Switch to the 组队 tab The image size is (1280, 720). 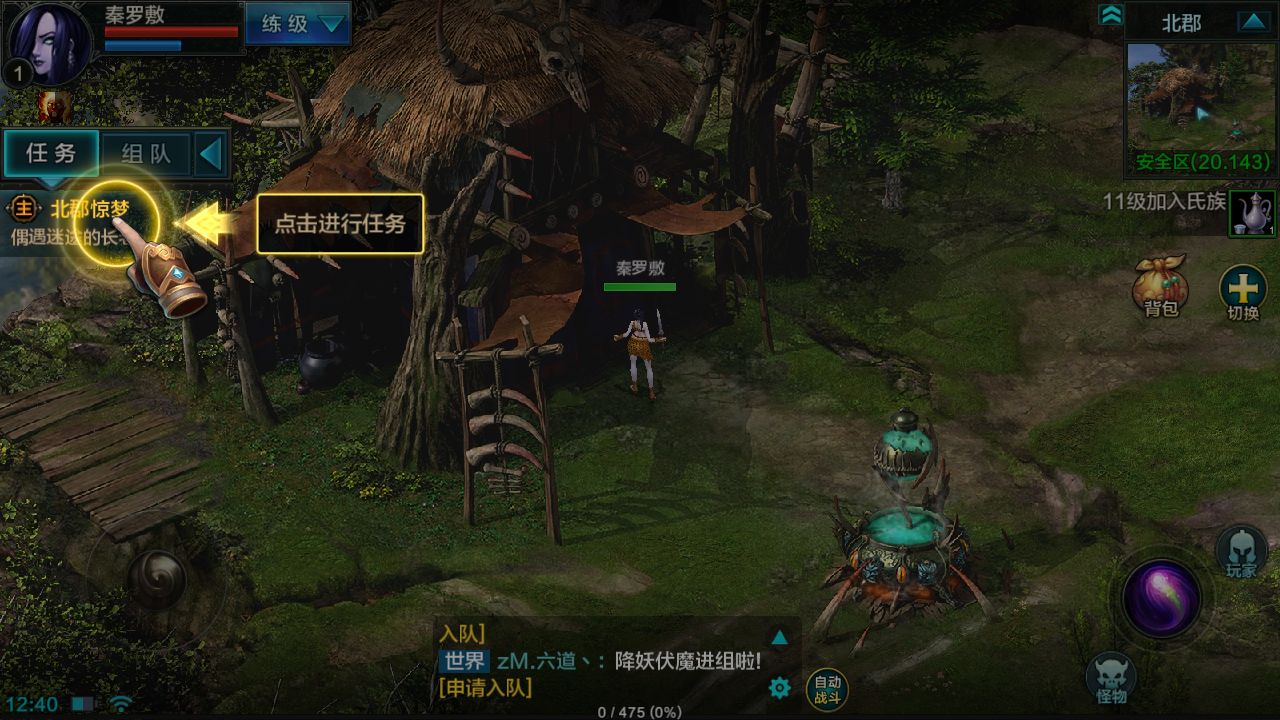[x=146, y=154]
